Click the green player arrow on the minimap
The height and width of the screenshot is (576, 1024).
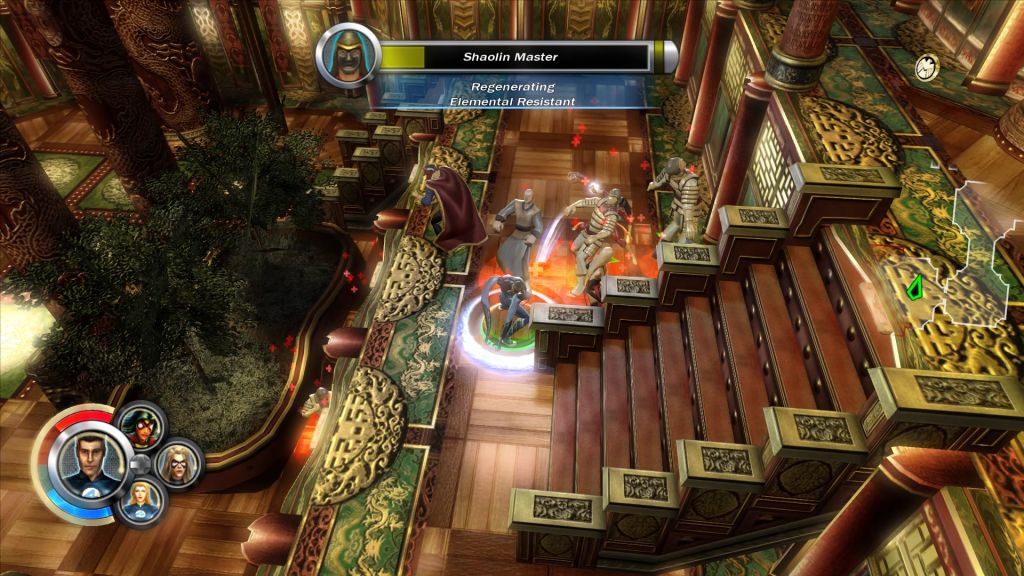click(x=914, y=289)
